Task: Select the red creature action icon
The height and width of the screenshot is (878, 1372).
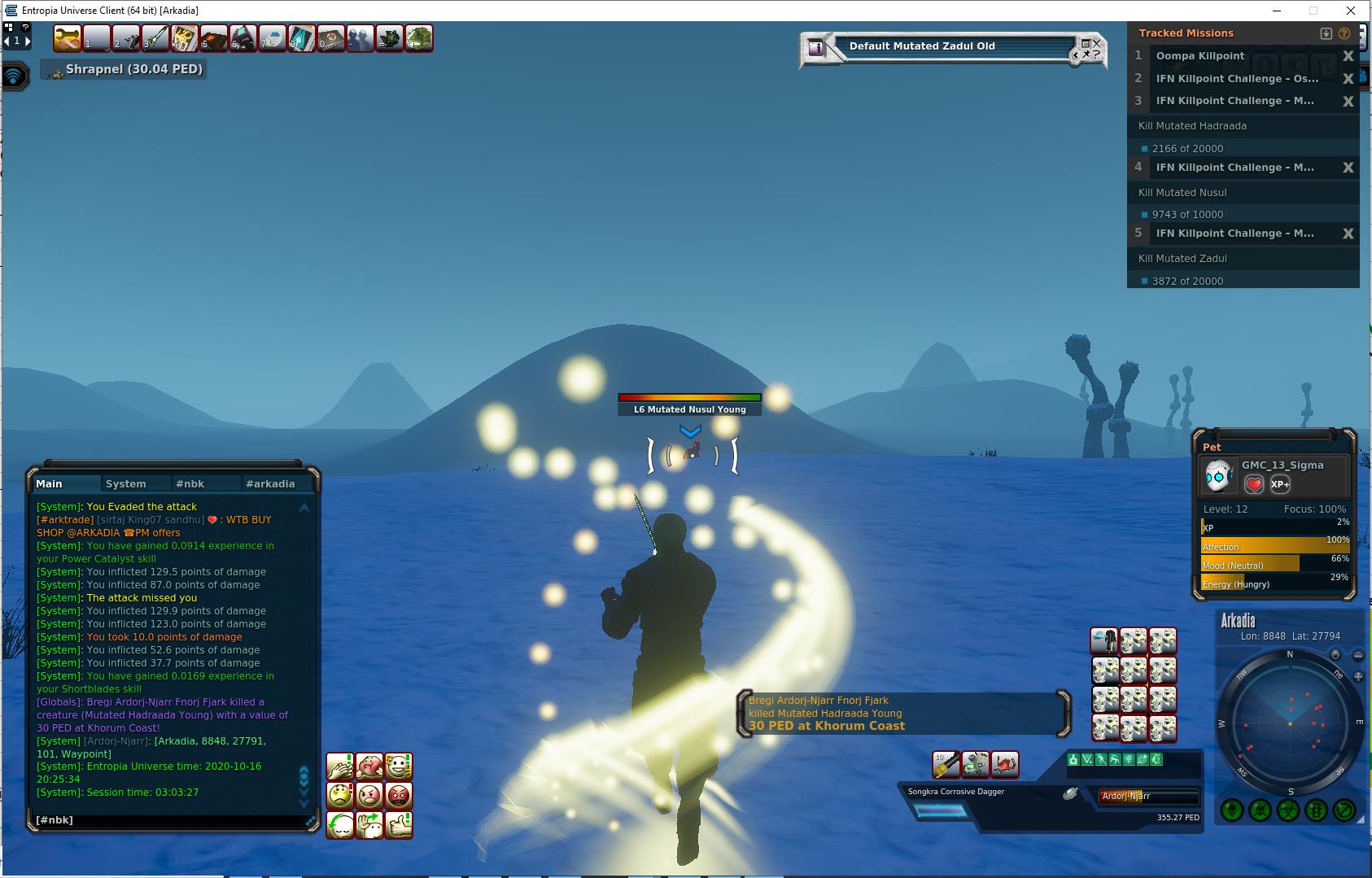Action: point(1006,764)
